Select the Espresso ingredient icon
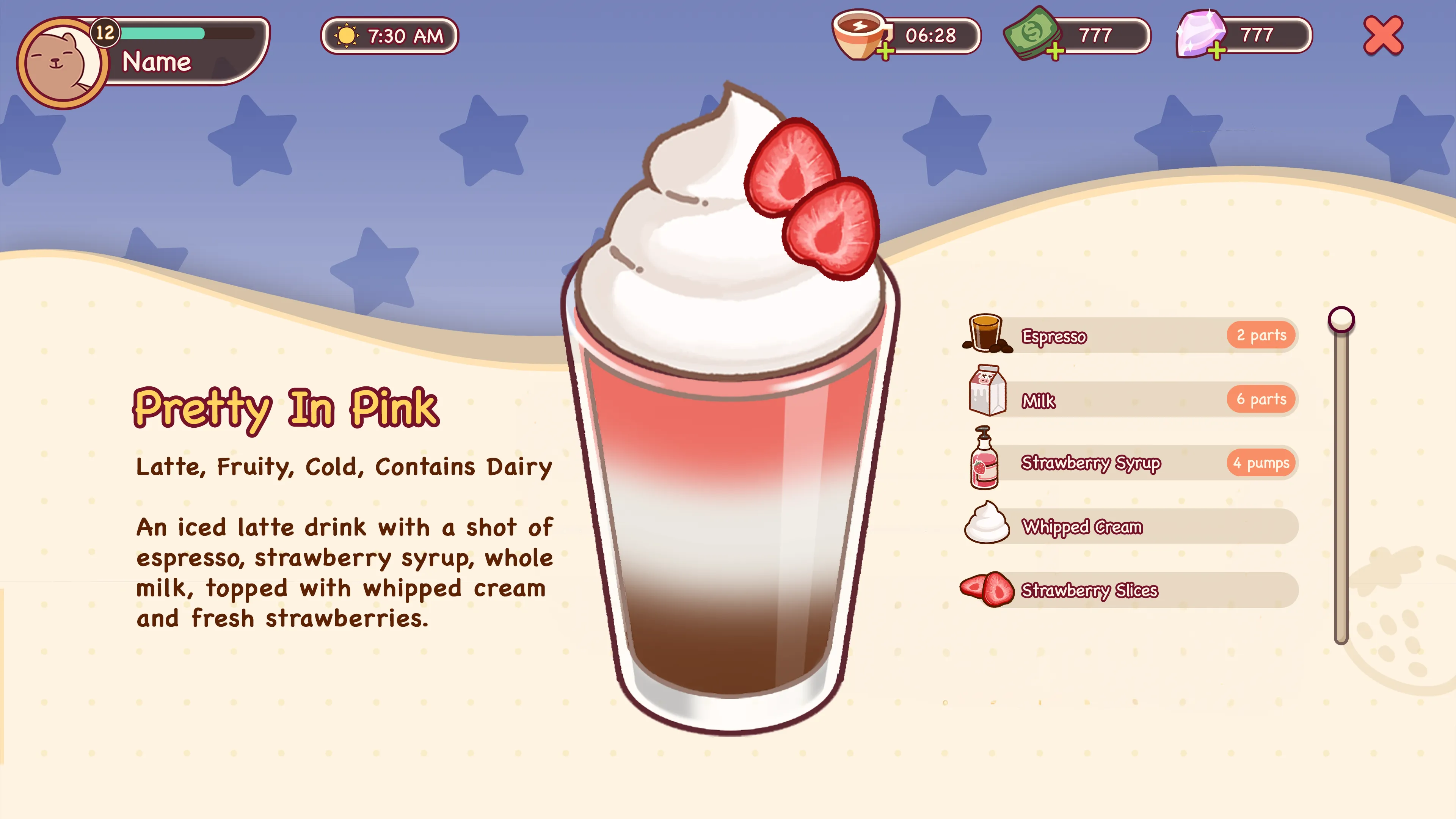The height and width of the screenshot is (819, 1456). 986,334
